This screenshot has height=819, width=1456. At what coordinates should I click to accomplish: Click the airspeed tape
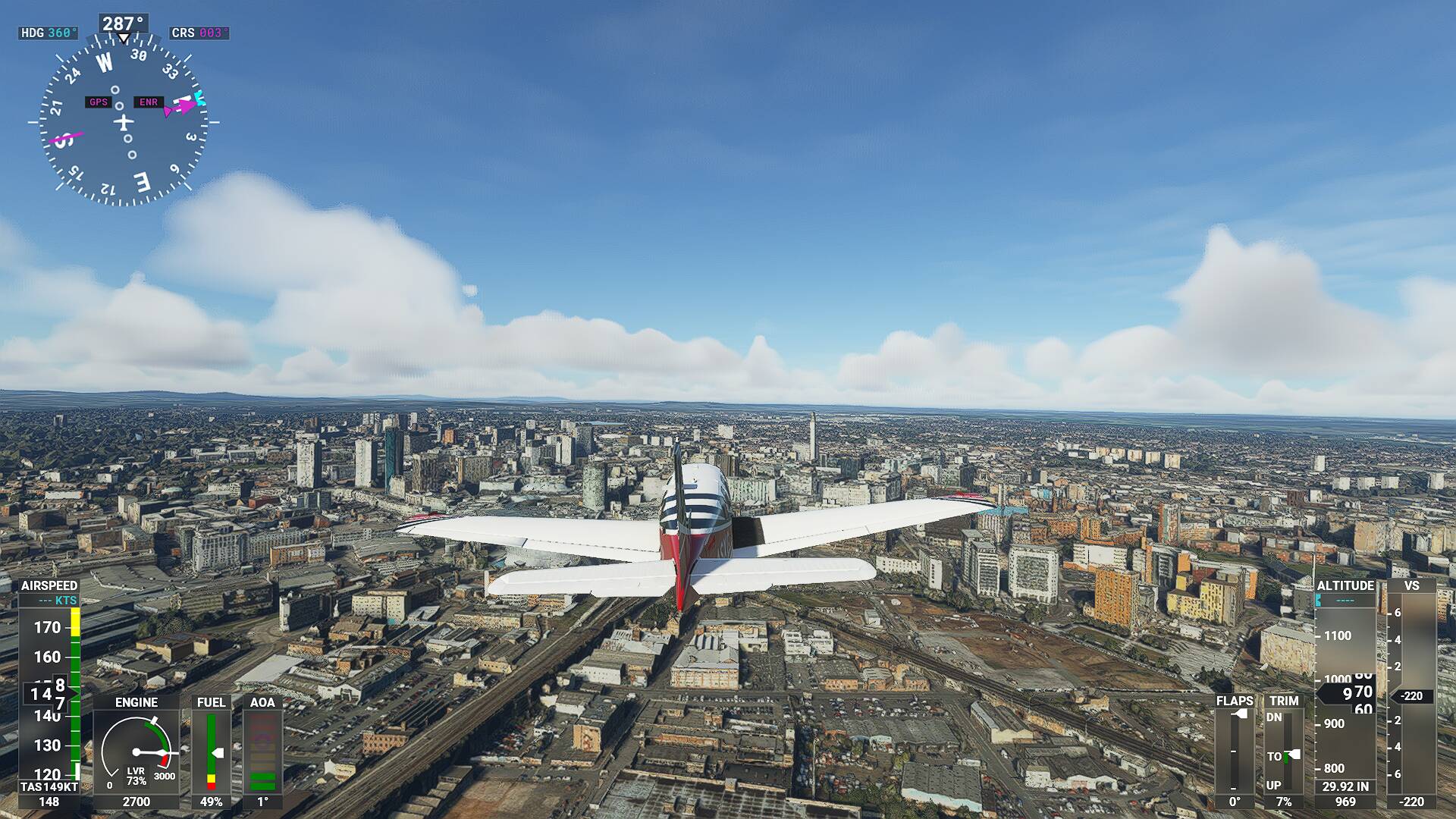(49, 690)
